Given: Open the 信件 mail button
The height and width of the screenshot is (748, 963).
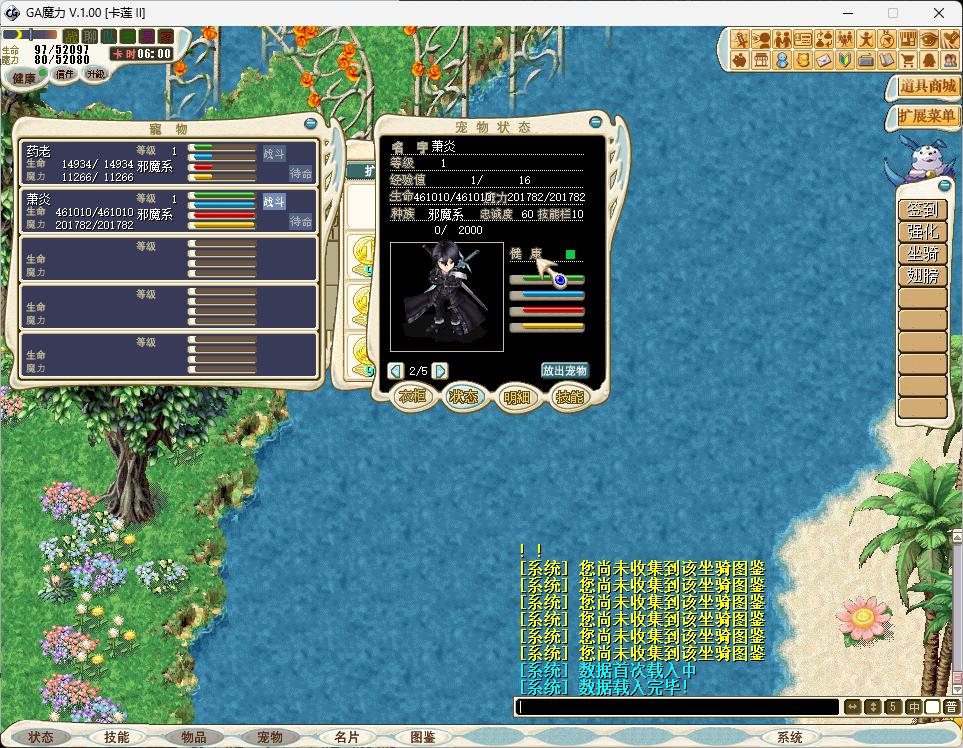Looking at the screenshot, I should tap(65, 74).
